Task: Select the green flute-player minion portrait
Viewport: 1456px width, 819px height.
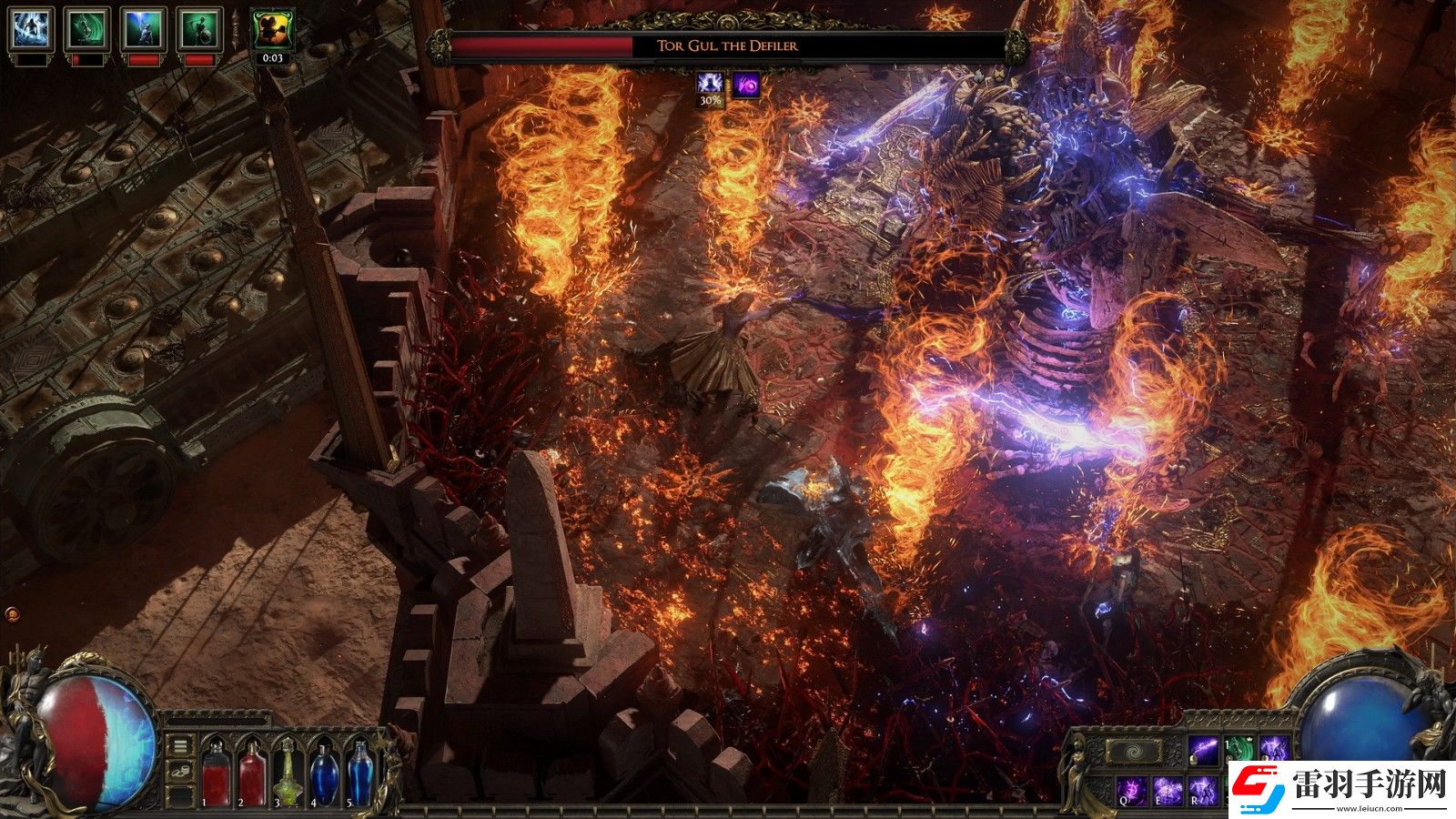Action: 198,29
